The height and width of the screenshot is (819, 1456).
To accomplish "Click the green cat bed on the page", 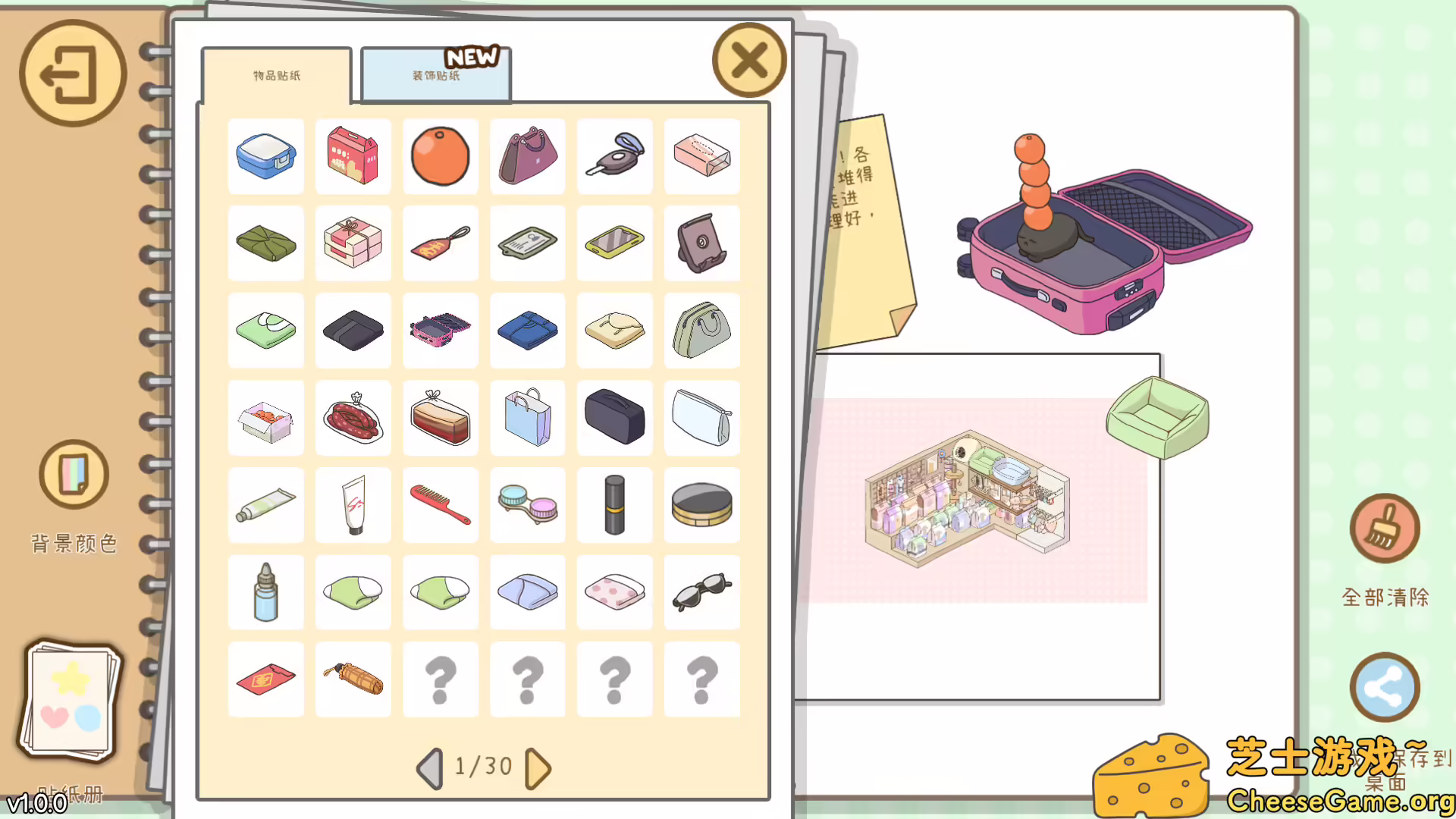I will [1156, 419].
